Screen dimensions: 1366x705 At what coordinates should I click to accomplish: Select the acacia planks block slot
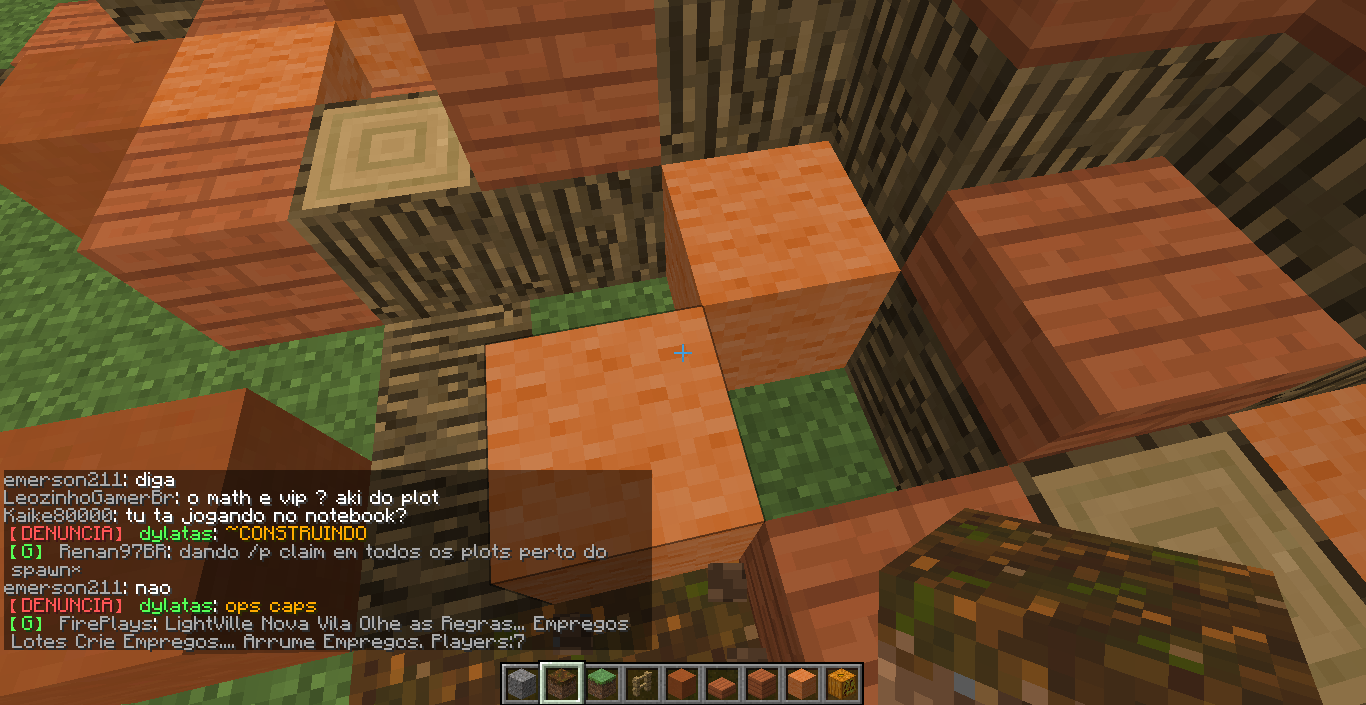tap(760, 685)
